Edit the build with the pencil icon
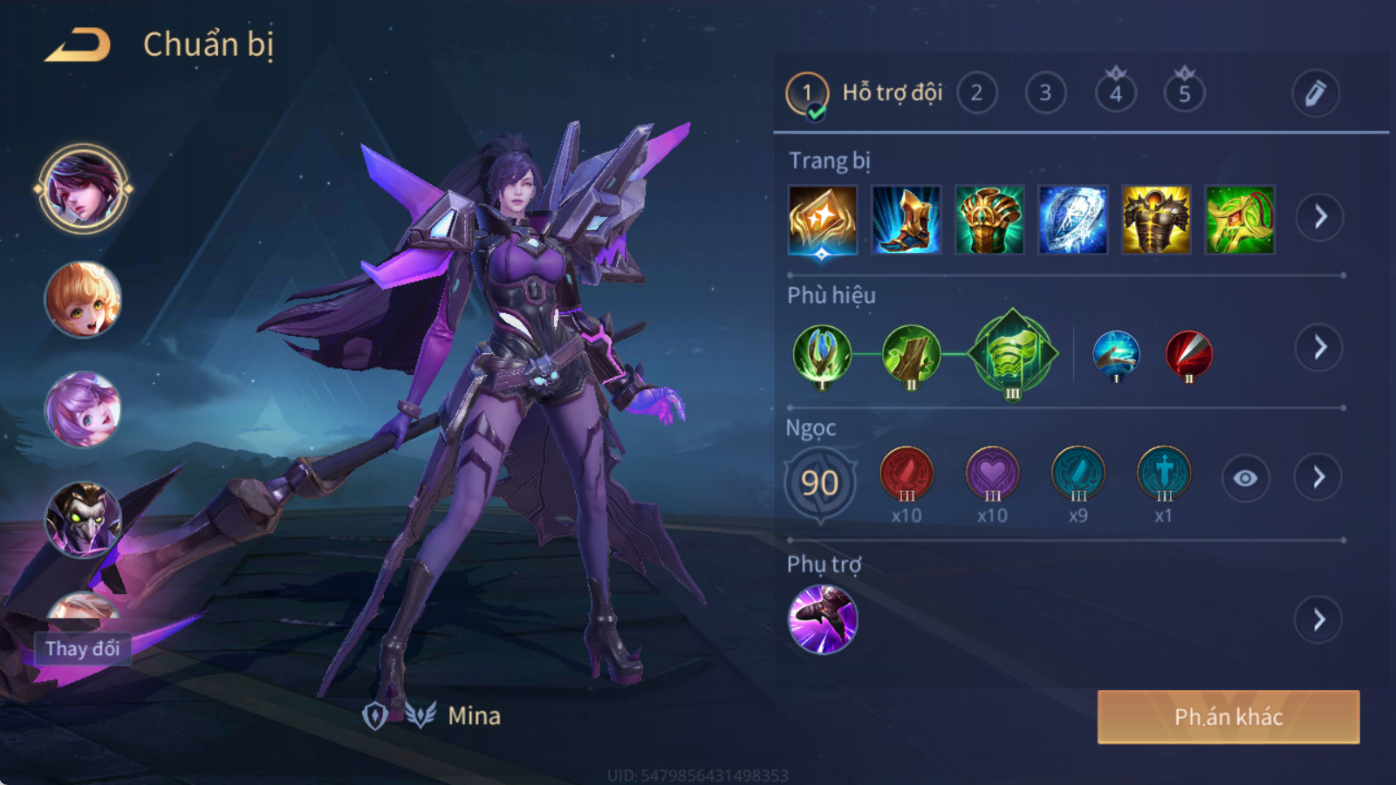 pyautogui.click(x=1315, y=94)
